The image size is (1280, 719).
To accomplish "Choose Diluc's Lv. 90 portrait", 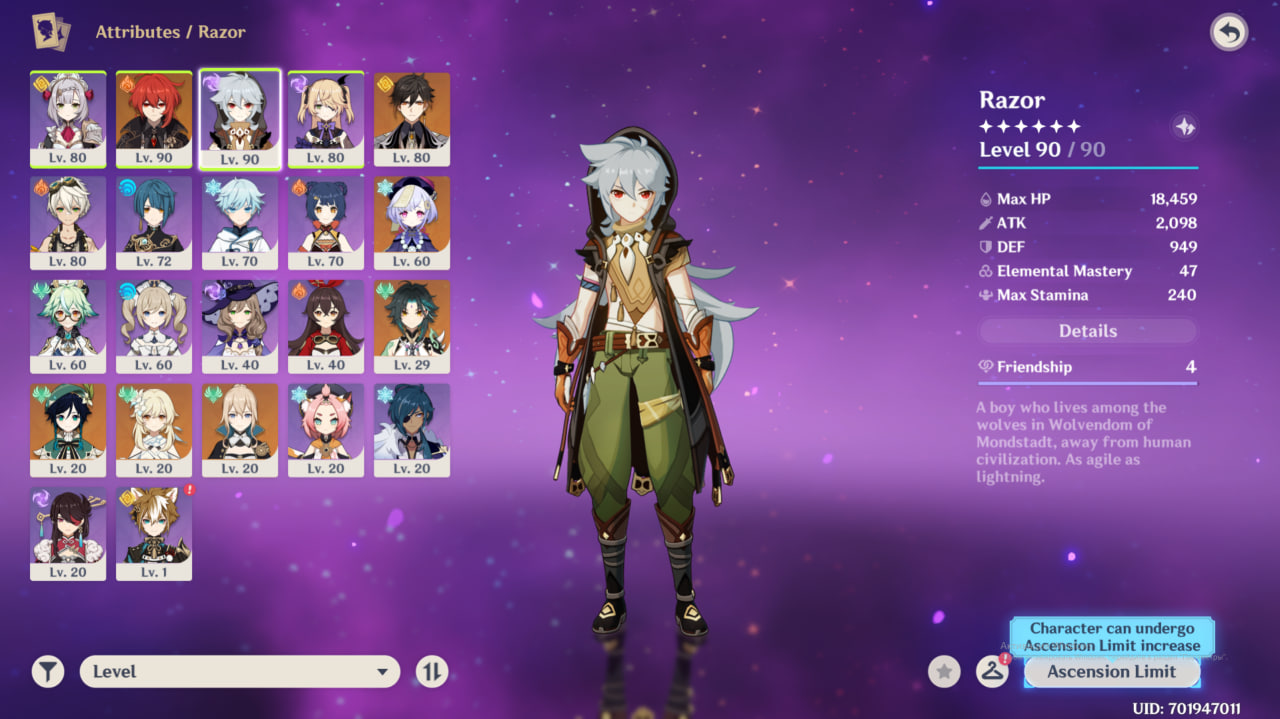I will (x=154, y=118).
